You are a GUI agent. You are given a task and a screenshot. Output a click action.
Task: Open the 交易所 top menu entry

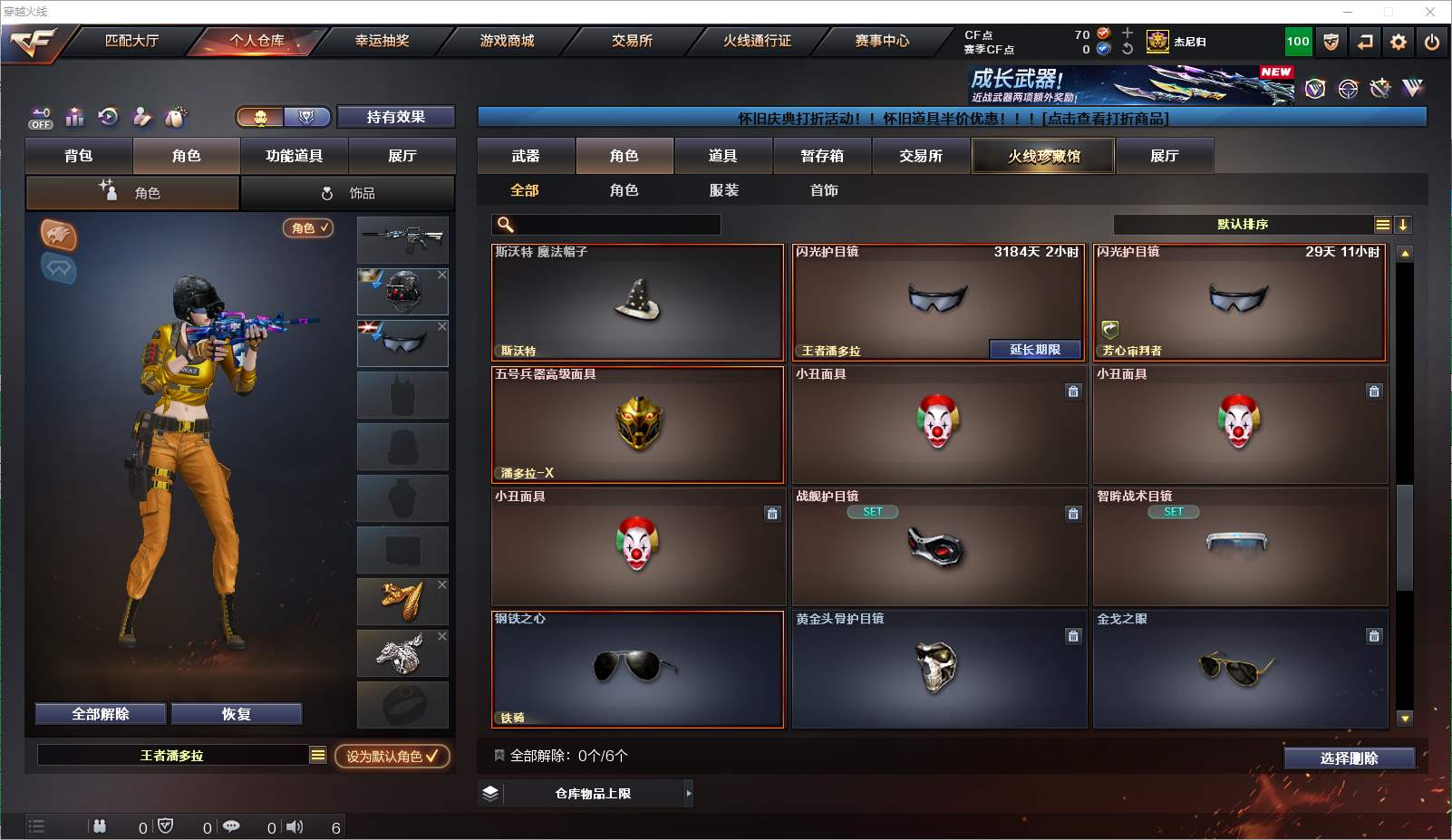(x=632, y=41)
